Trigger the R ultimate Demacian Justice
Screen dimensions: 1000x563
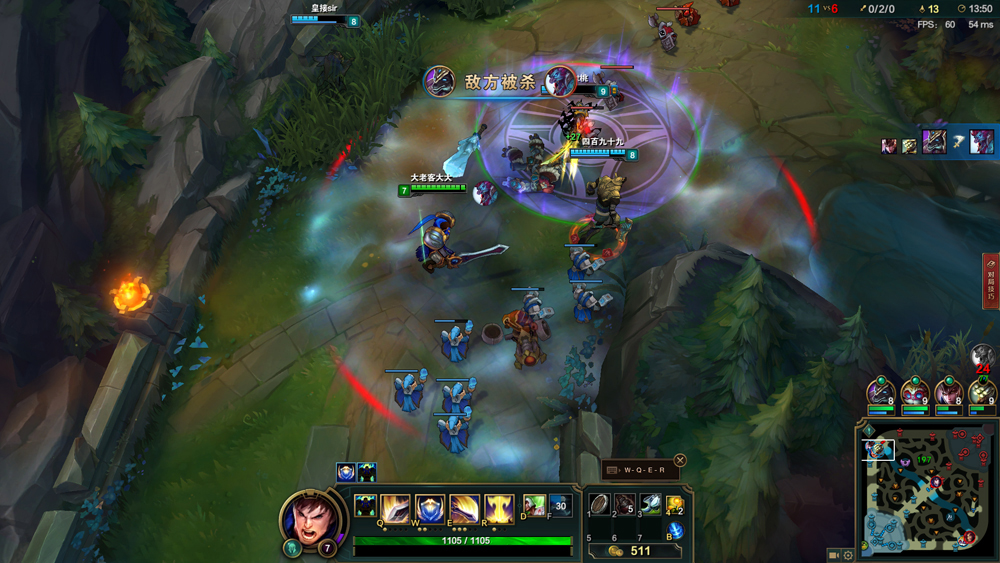(x=499, y=507)
